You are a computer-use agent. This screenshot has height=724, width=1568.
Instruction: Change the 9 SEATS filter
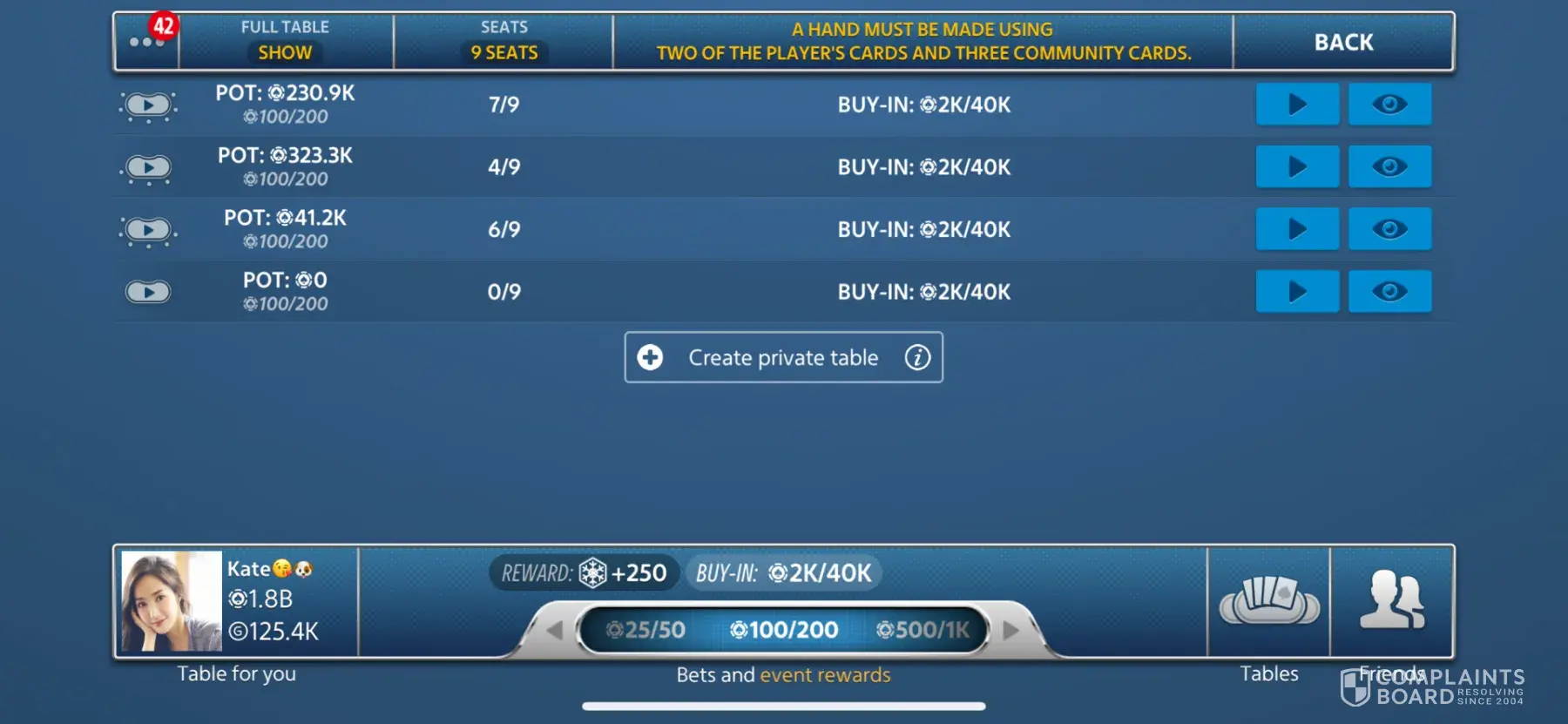[504, 52]
